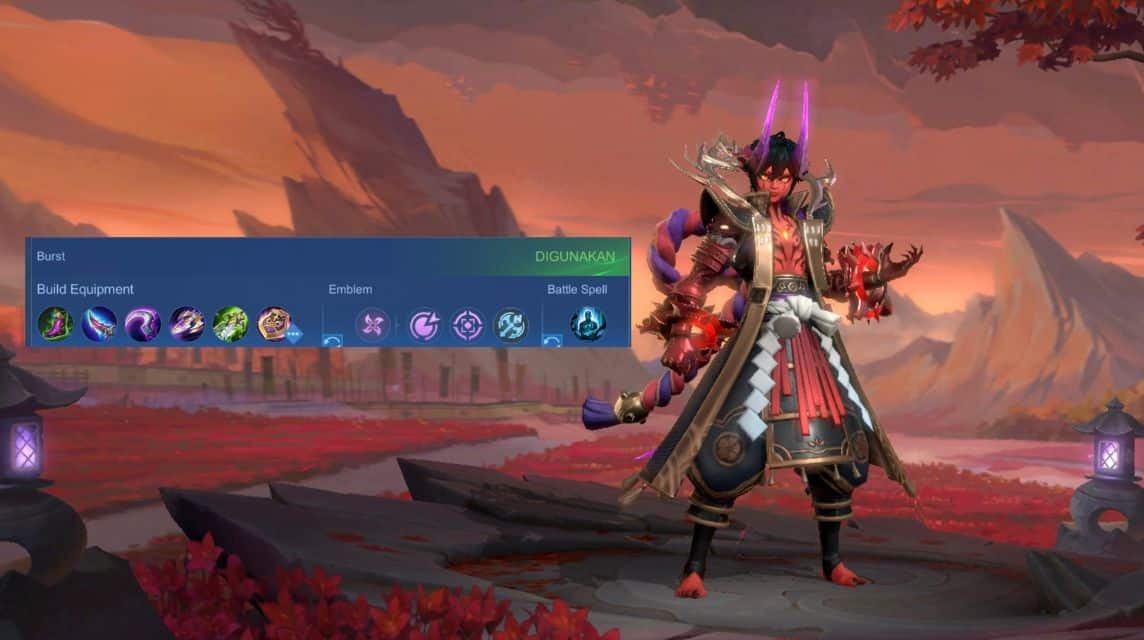Pick the purple-gold spear equipment item
The height and width of the screenshot is (640, 1144).
[186, 324]
